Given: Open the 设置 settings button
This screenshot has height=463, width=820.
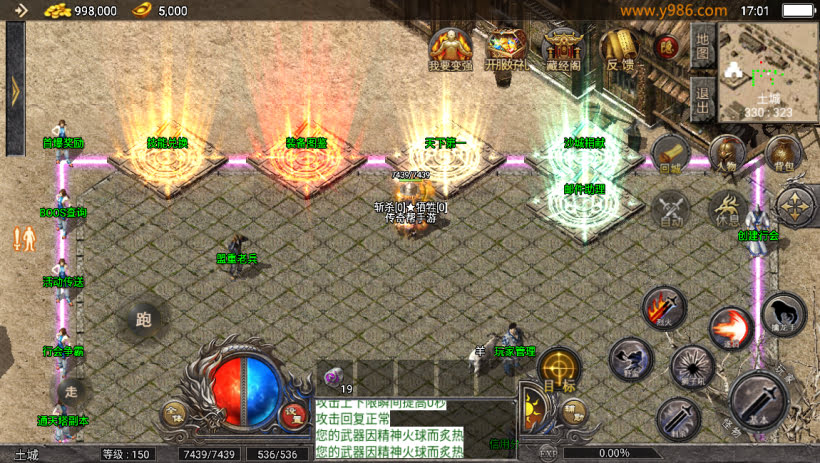Looking at the screenshot, I should 293,415.
